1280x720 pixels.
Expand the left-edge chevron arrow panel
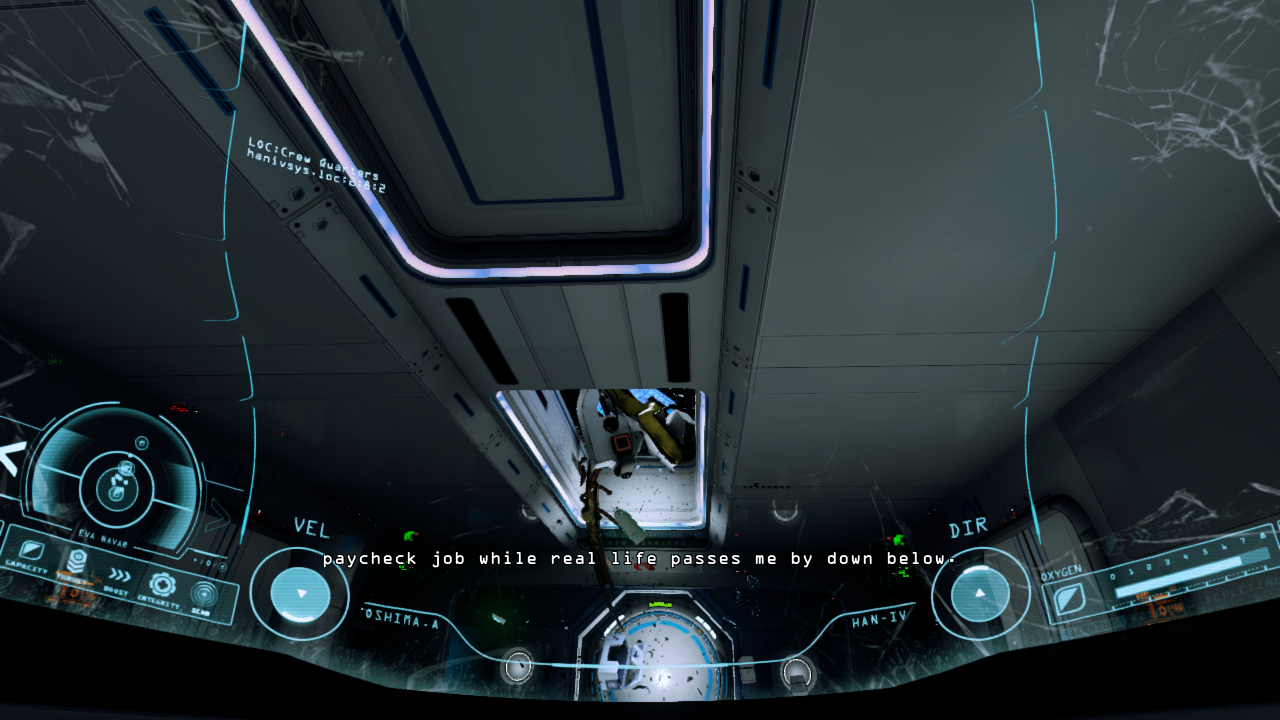pos(10,455)
